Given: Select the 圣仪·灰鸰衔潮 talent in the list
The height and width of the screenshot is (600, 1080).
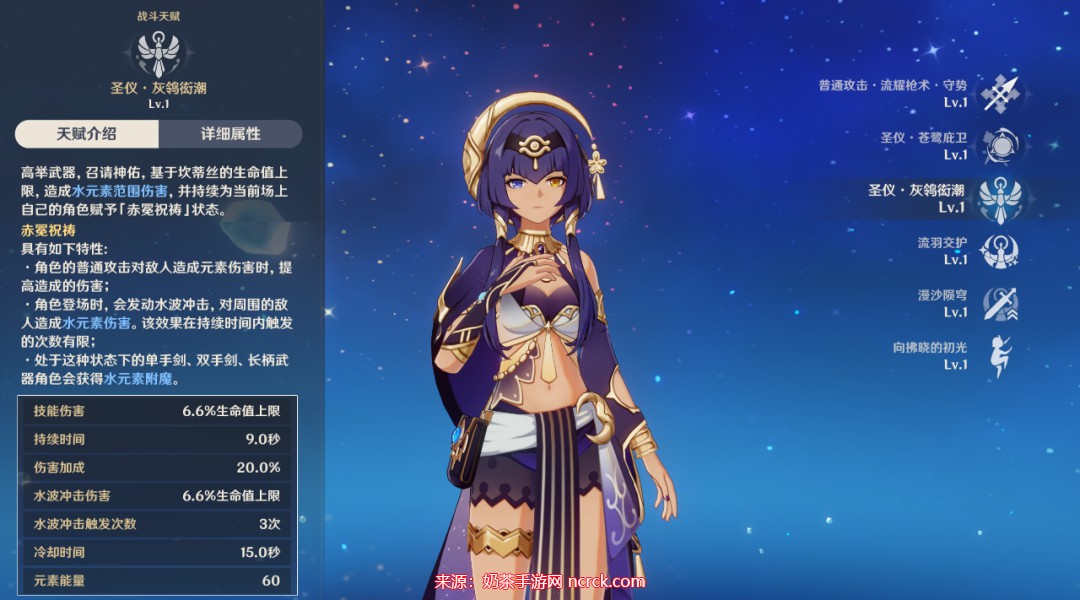Looking at the screenshot, I should [x=997, y=199].
